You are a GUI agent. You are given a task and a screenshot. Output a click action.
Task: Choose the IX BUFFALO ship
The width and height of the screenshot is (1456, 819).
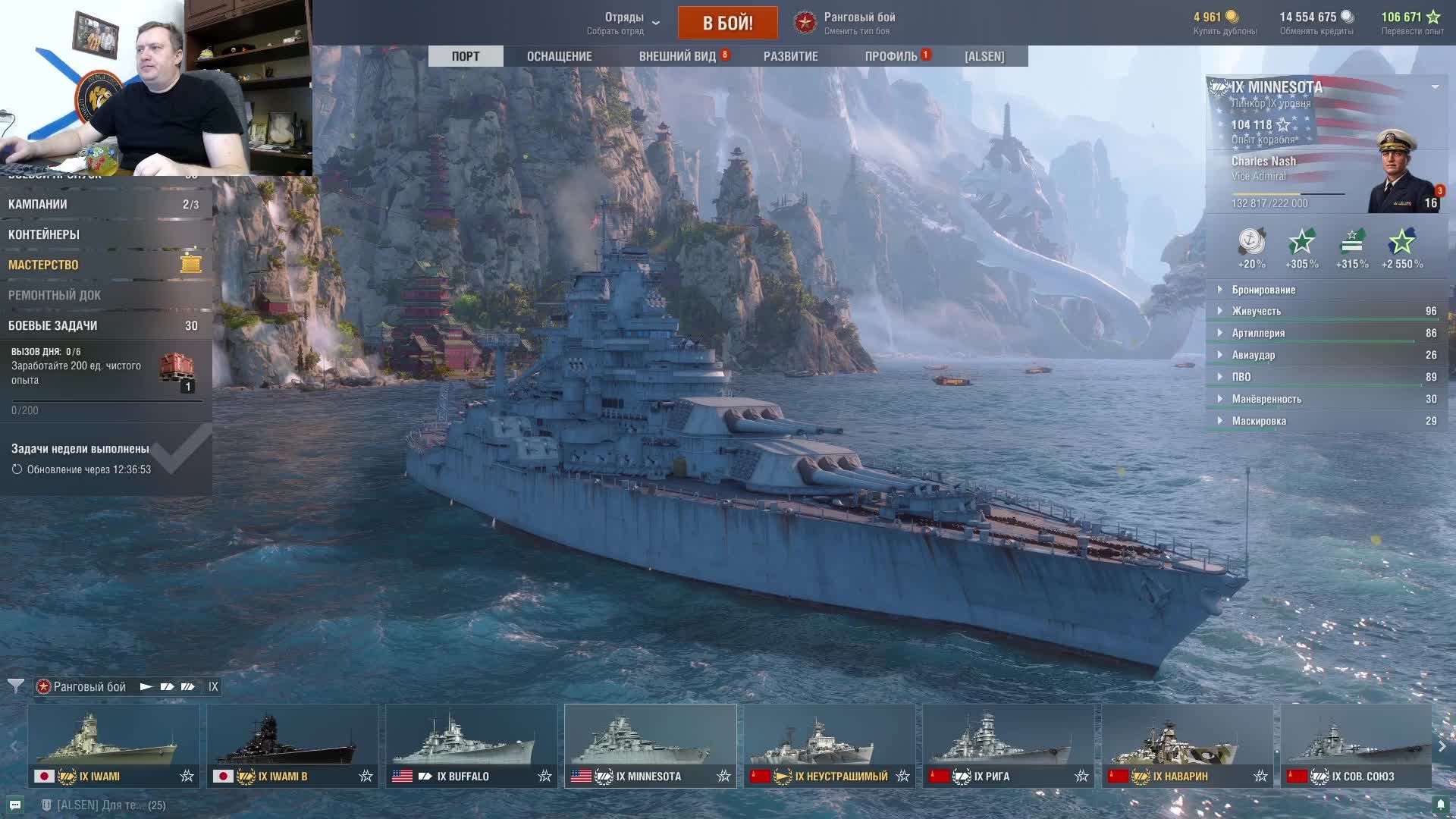pos(471,746)
